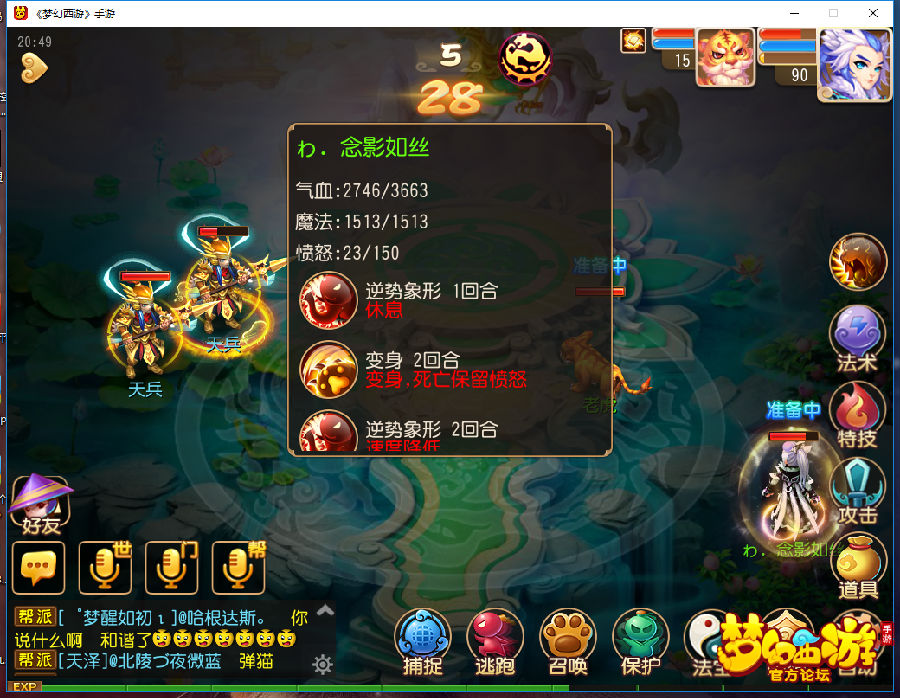Open the chat speech bubble button
Viewport: 900px width, 698px height.
tap(38, 568)
